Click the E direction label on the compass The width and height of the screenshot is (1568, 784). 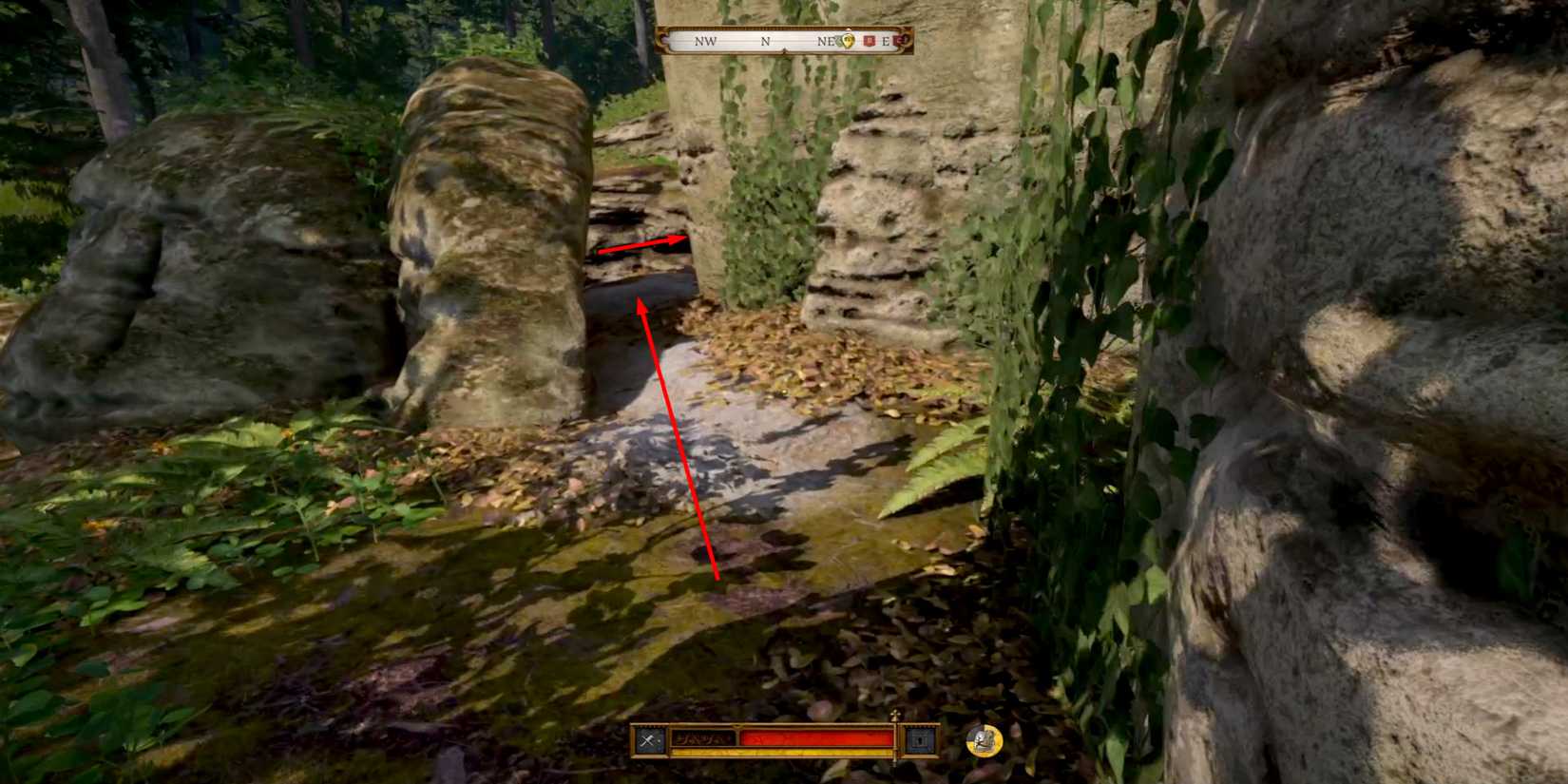(x=885, y=41)
